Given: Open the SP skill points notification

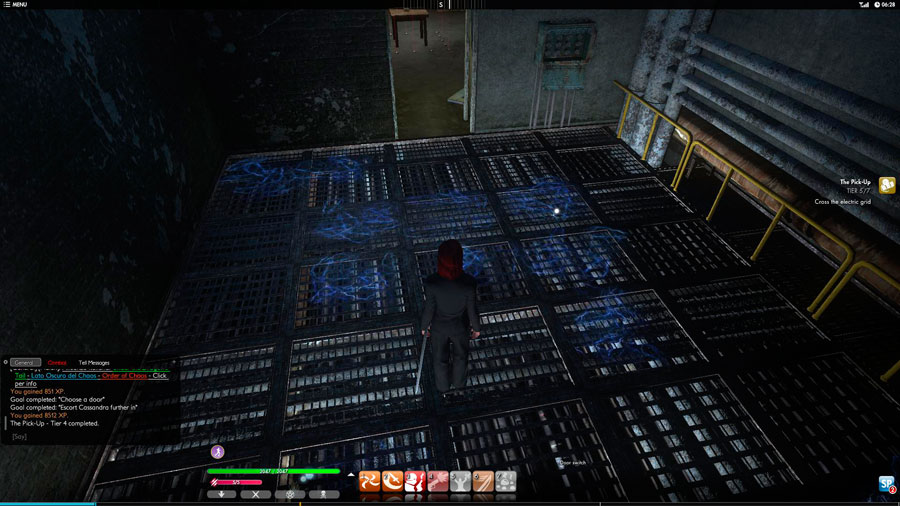Looking at the screenshot, I should (x=886, y=484).
